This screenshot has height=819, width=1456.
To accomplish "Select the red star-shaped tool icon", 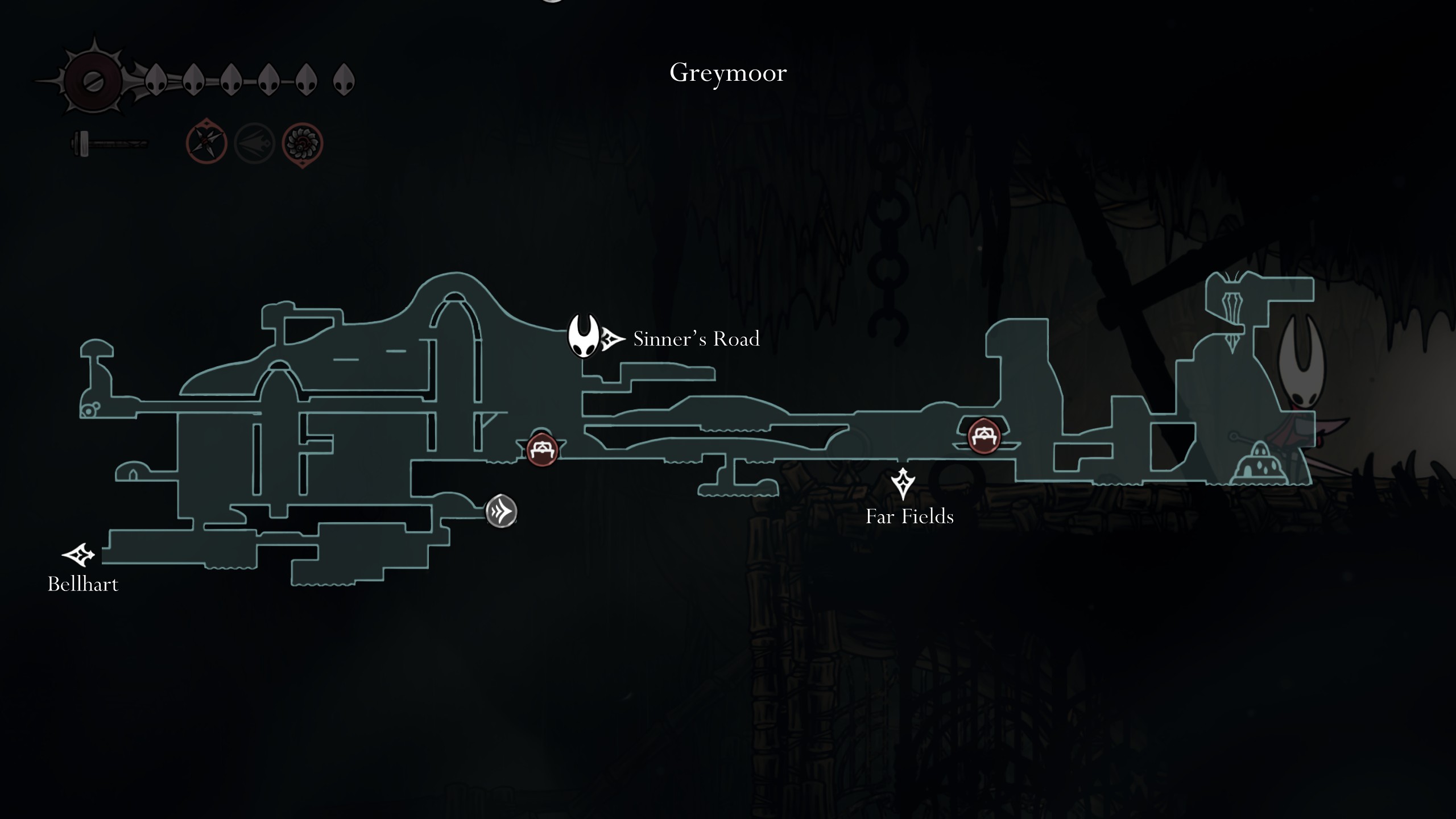I will (x=206, y=143).
